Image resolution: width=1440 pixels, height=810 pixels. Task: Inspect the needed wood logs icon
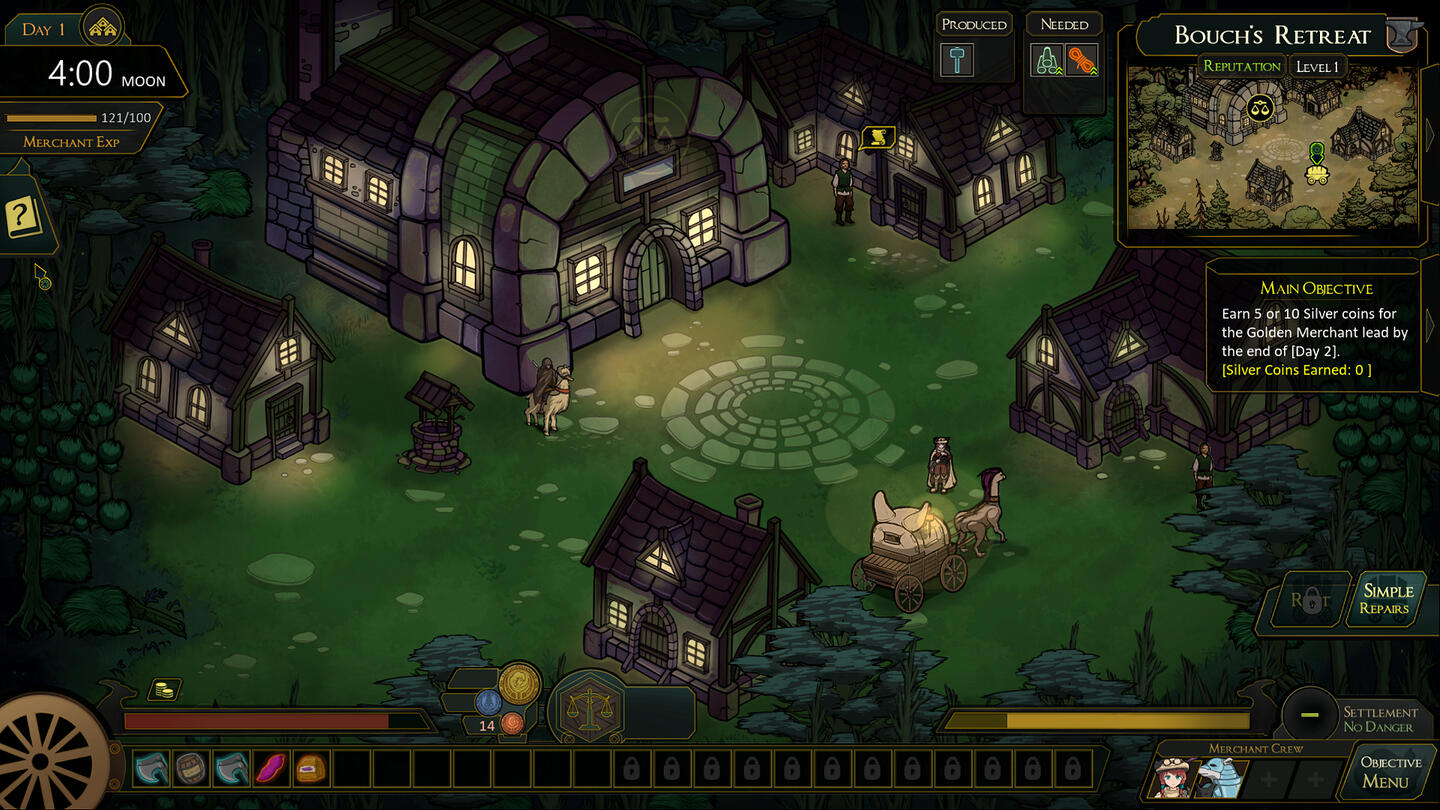point(1047,60)
